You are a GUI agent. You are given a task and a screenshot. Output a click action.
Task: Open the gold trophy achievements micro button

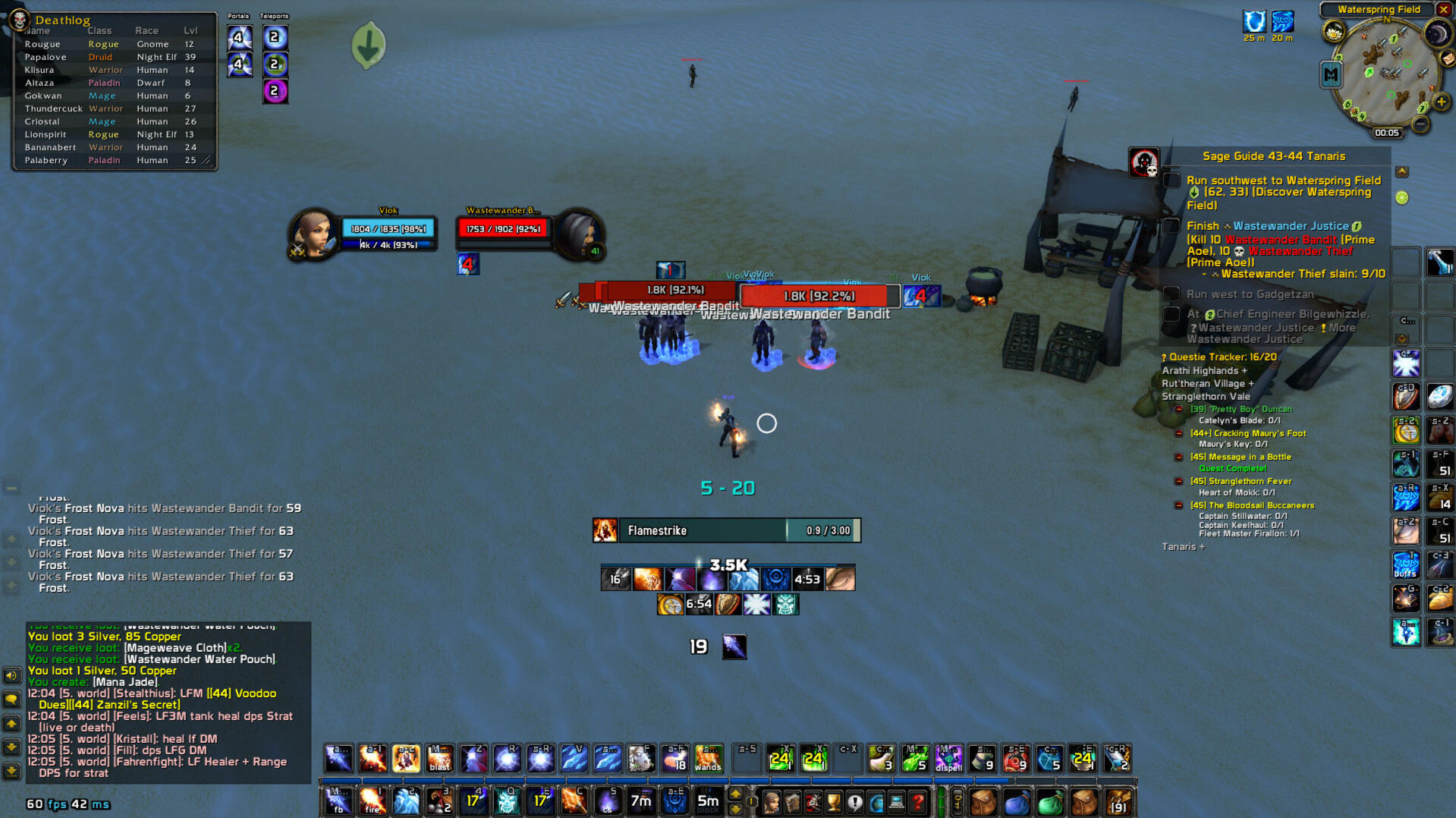pyautogui.click(x=834, y=801)
